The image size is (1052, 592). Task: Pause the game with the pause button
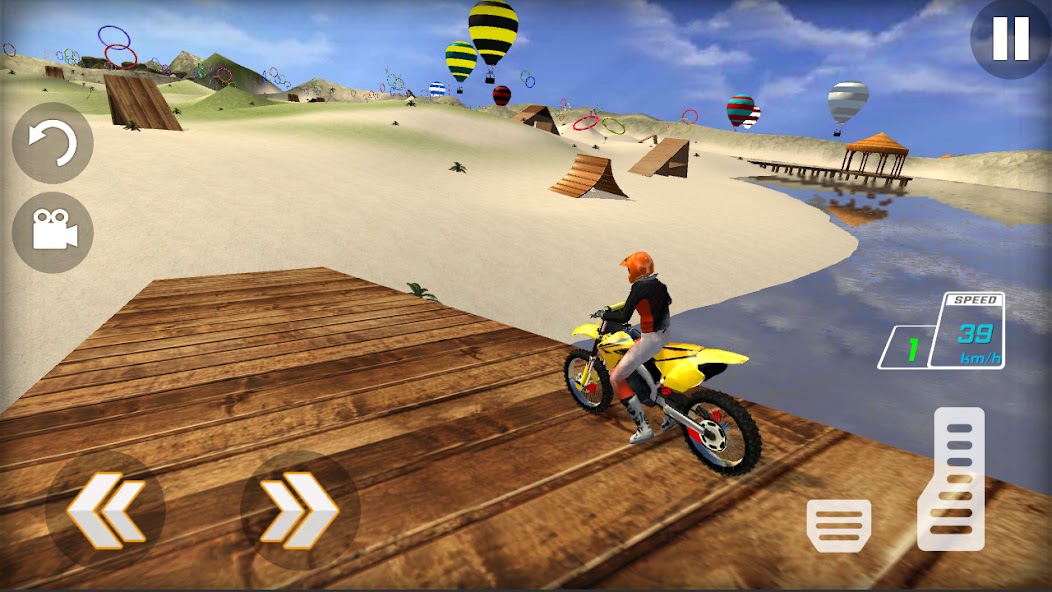[1010, 39]
